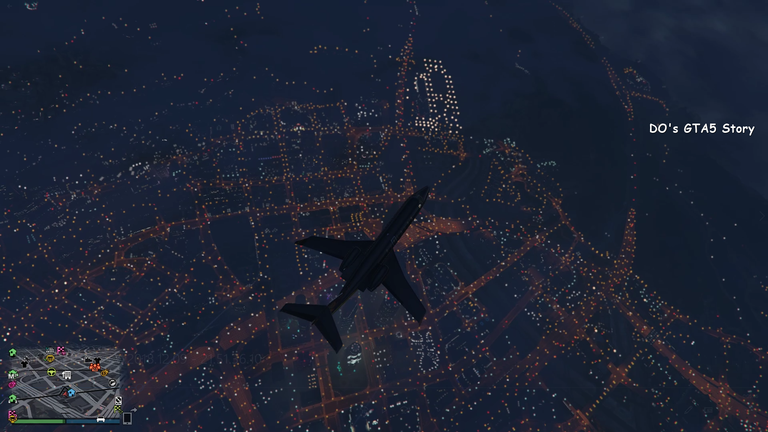Viewport: 768px width, 432px height.
Task: Select the blue safehouse marker on minimap
Action: tap(71, 393)
